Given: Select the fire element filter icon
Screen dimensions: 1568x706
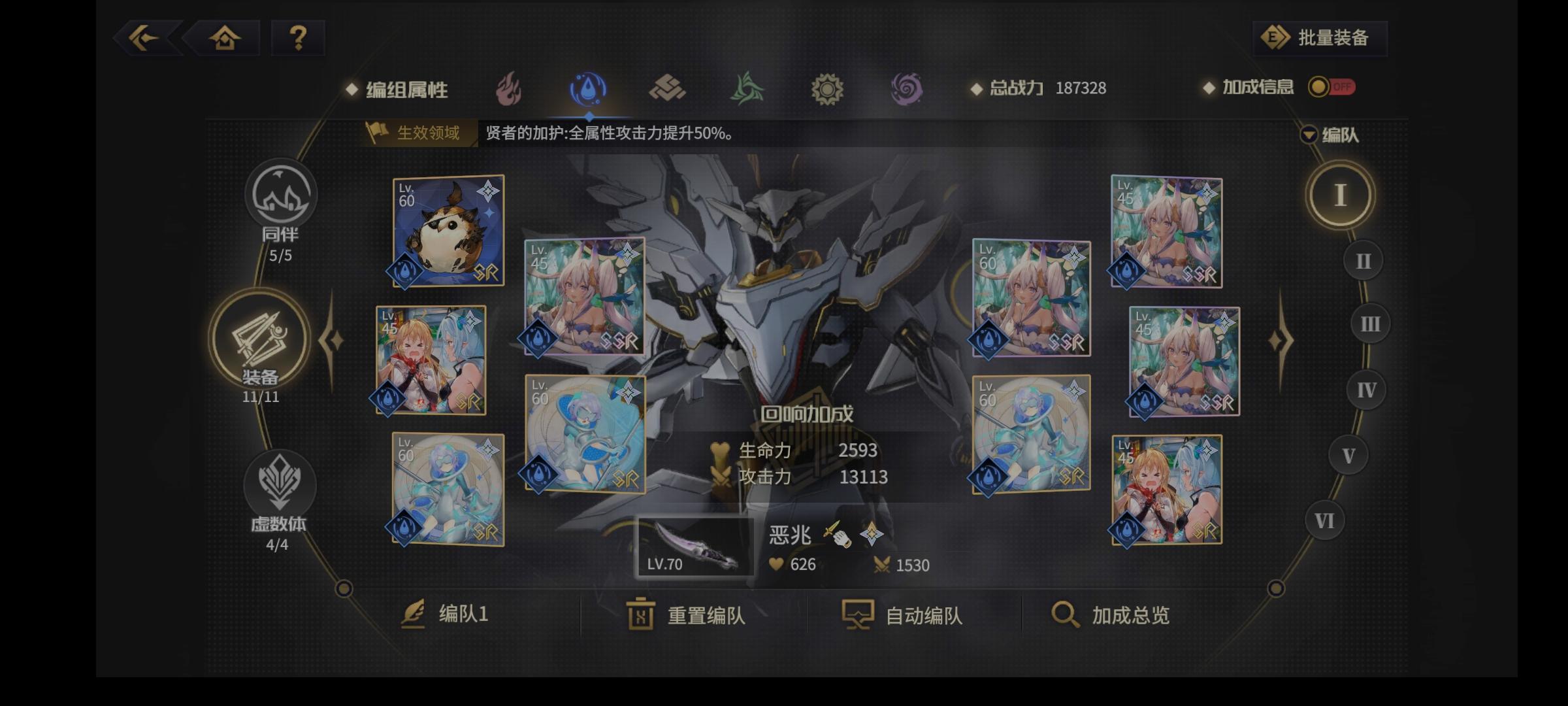Looking at the screenshot, I should coord(509,90).
